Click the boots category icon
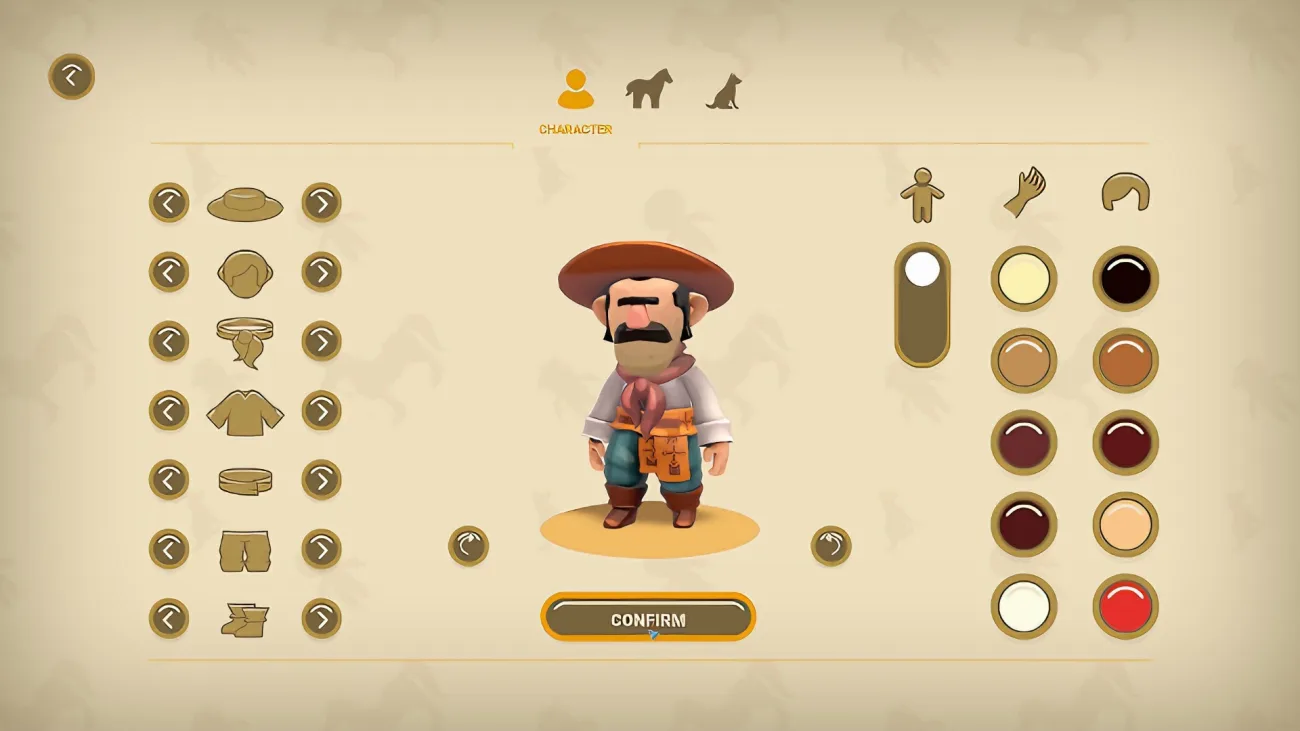The image size is (1300, 731). [x=244, y=618]
